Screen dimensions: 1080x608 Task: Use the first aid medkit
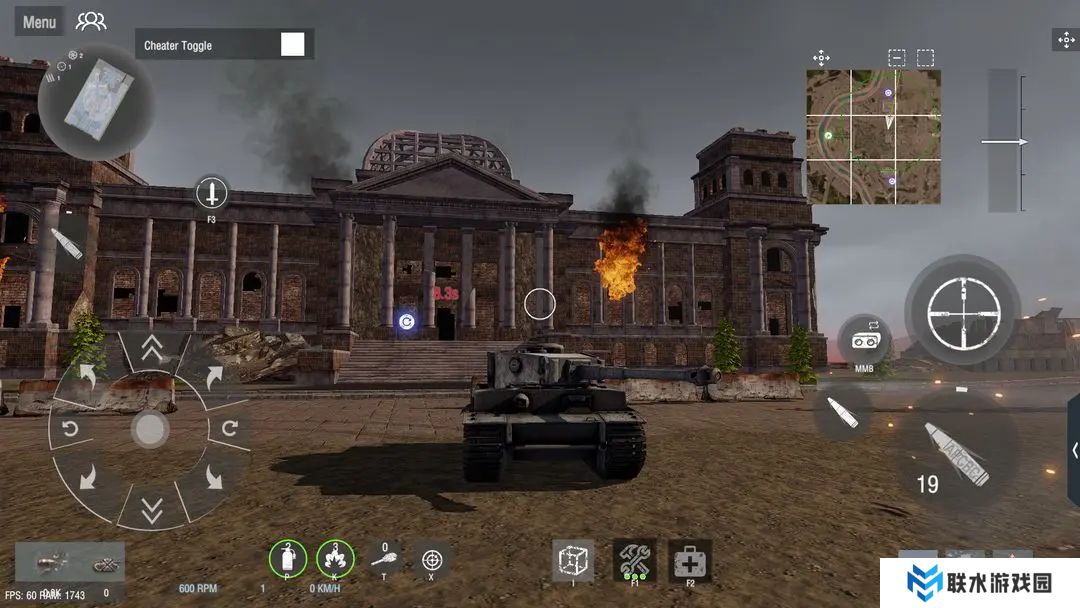point(690,560)
